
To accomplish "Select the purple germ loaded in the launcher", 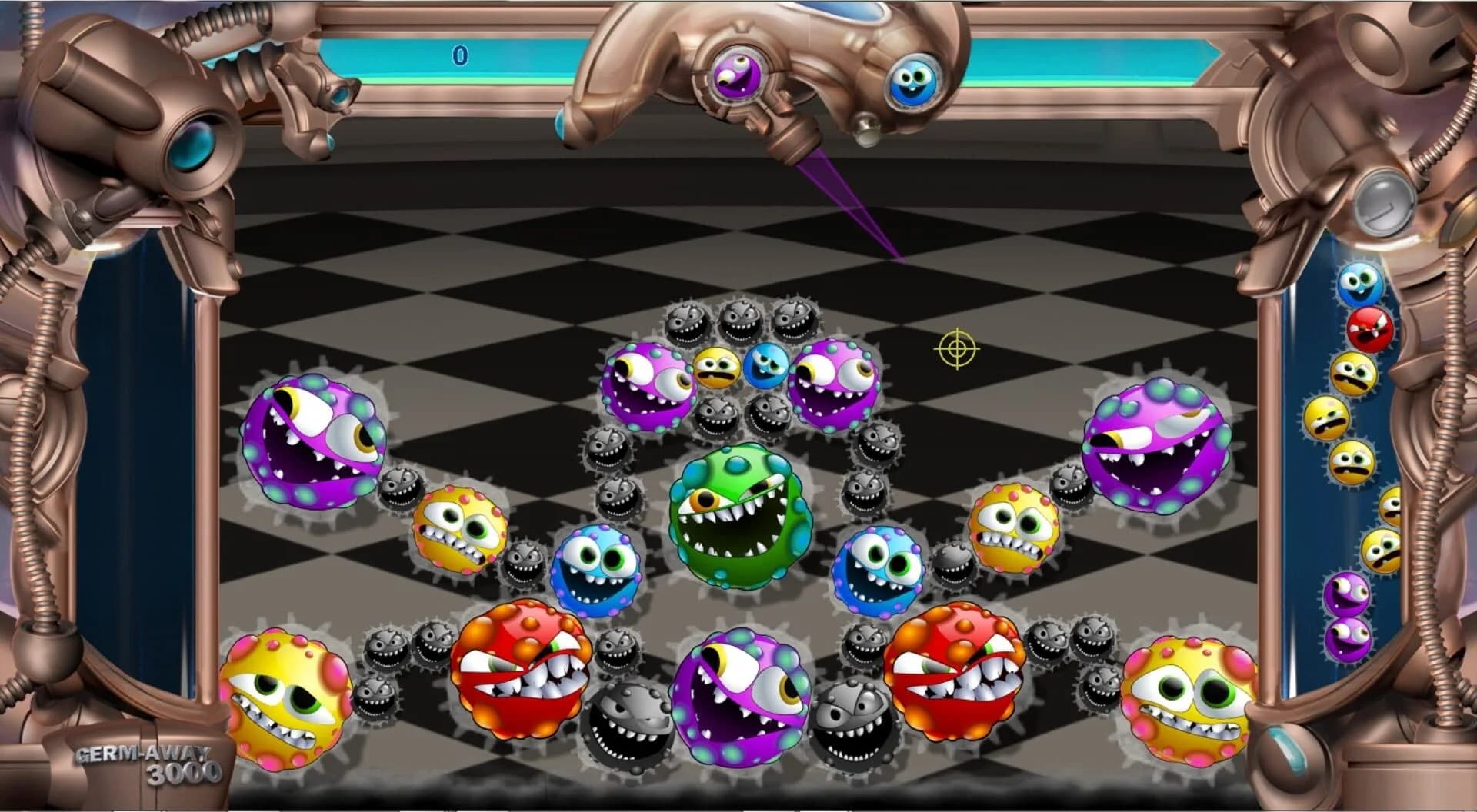I will [735, 77].
